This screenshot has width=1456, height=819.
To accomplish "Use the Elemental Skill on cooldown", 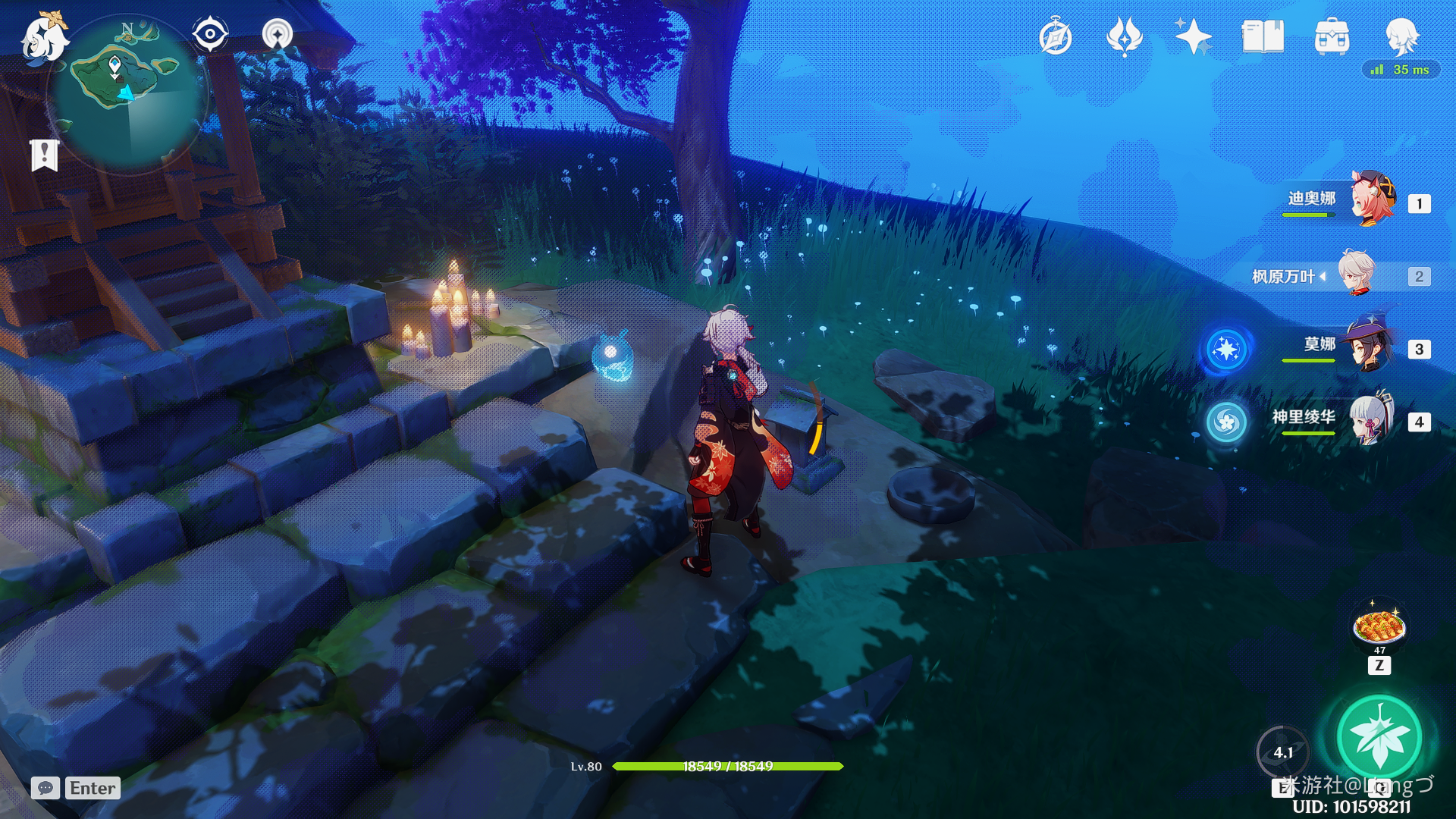I will pyautogui.click(x=1283, y=752).
